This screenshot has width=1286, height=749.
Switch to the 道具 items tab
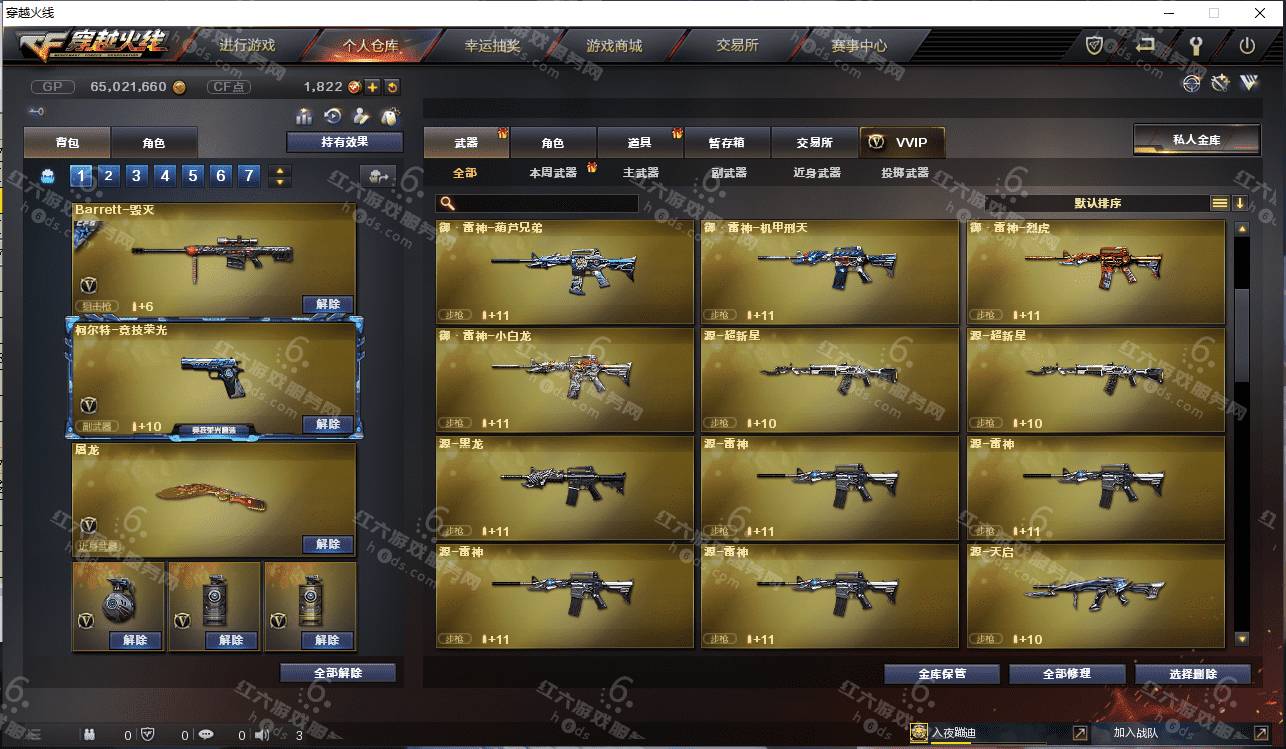(x=639, y=143)
